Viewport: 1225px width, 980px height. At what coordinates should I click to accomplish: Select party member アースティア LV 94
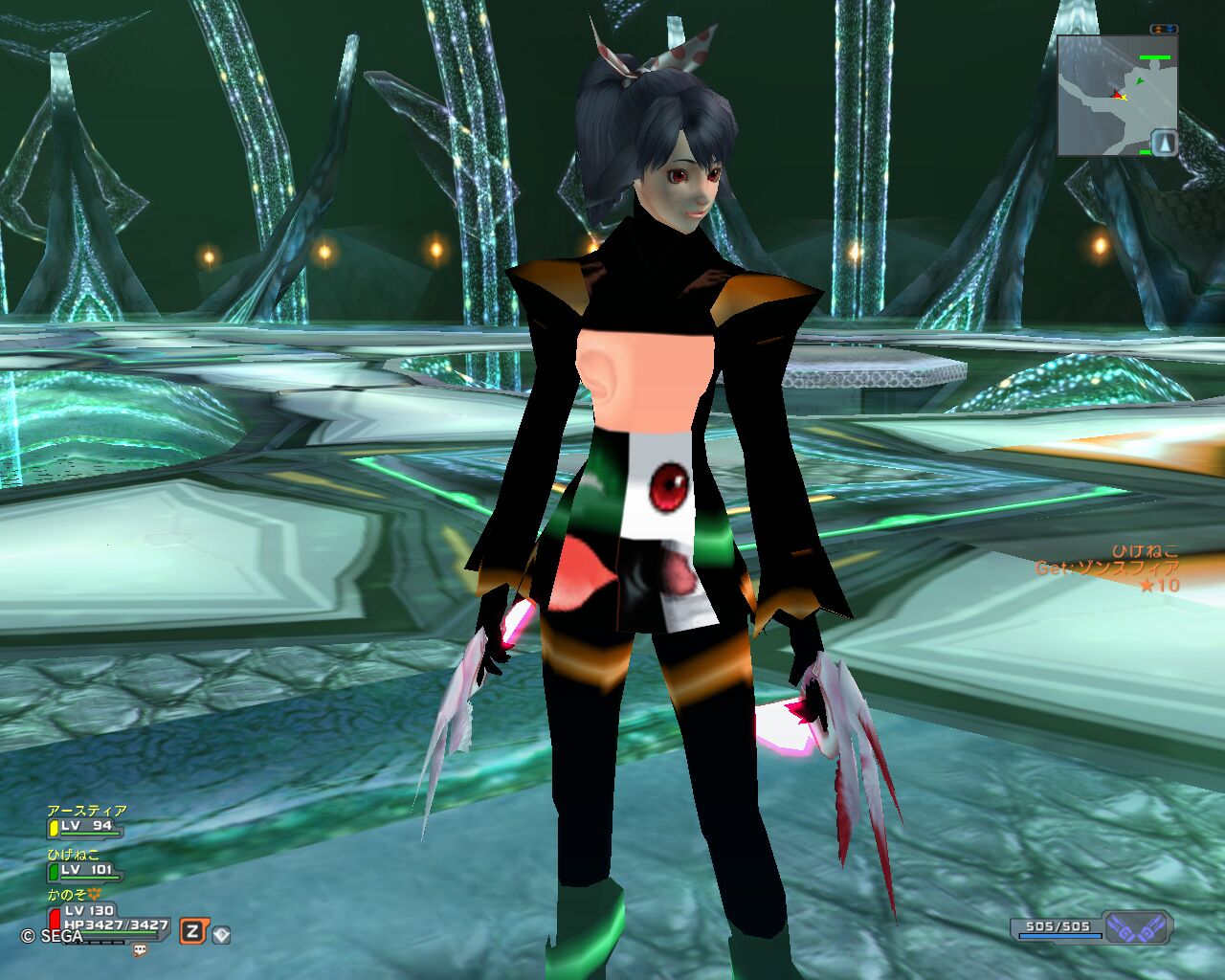[86, 821]
